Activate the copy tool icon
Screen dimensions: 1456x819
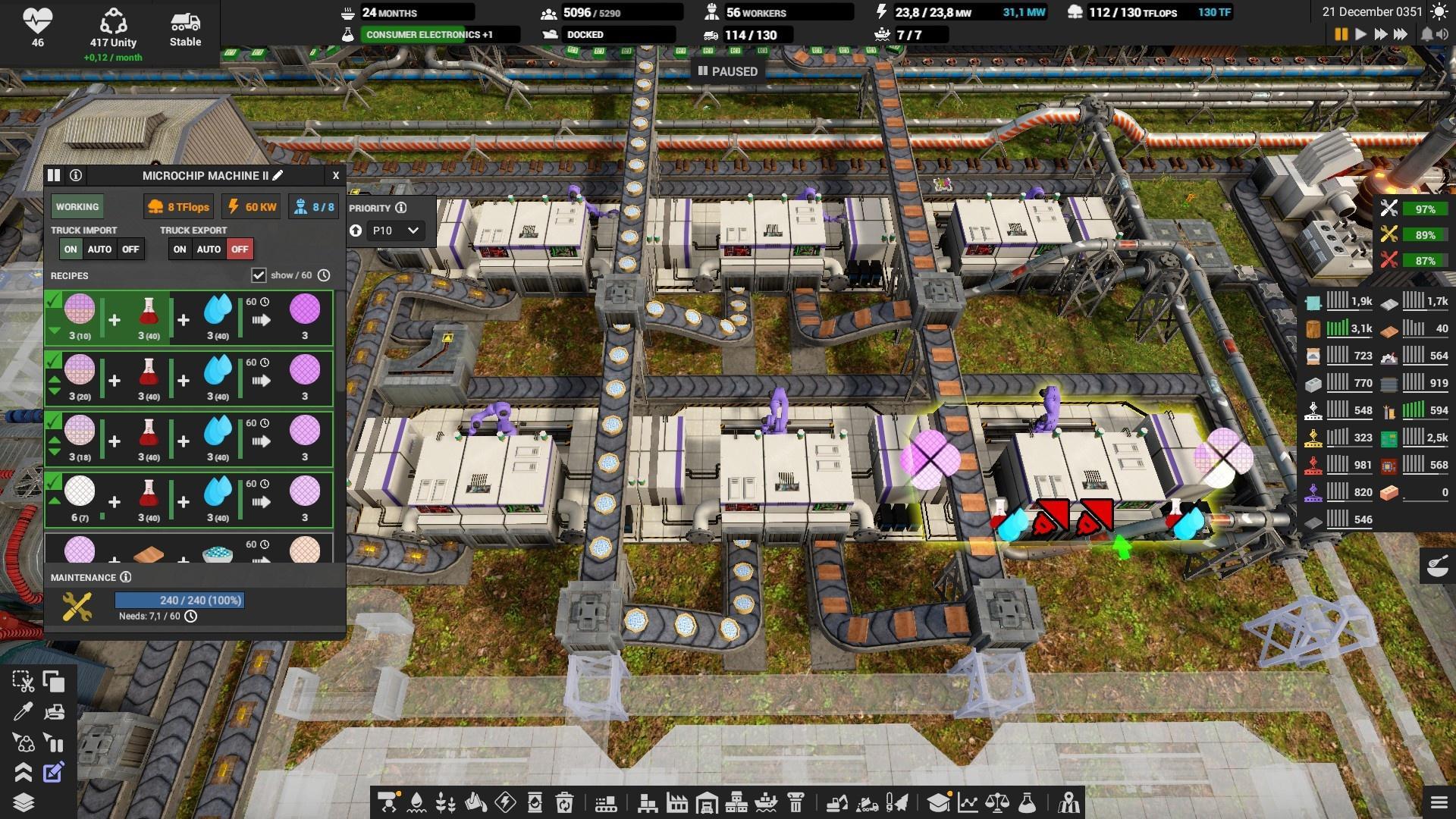tap(54, 682)
